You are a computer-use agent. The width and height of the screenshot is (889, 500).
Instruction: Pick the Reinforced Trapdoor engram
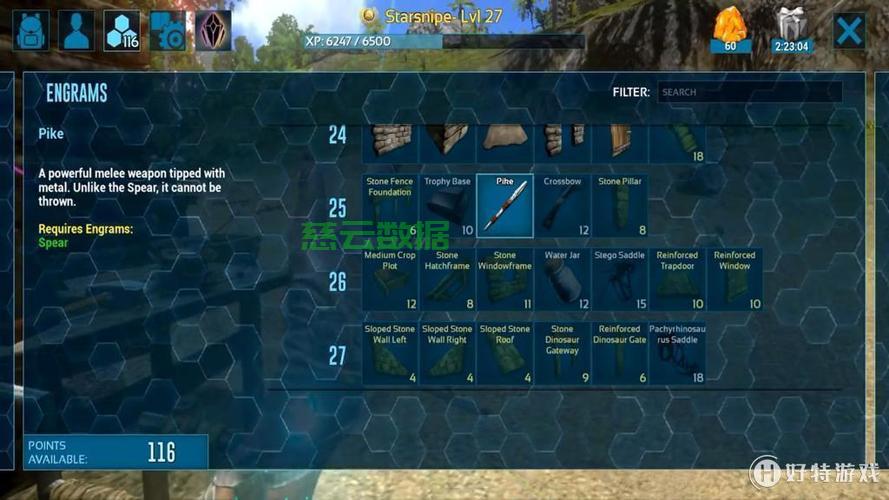click(677, 280)
